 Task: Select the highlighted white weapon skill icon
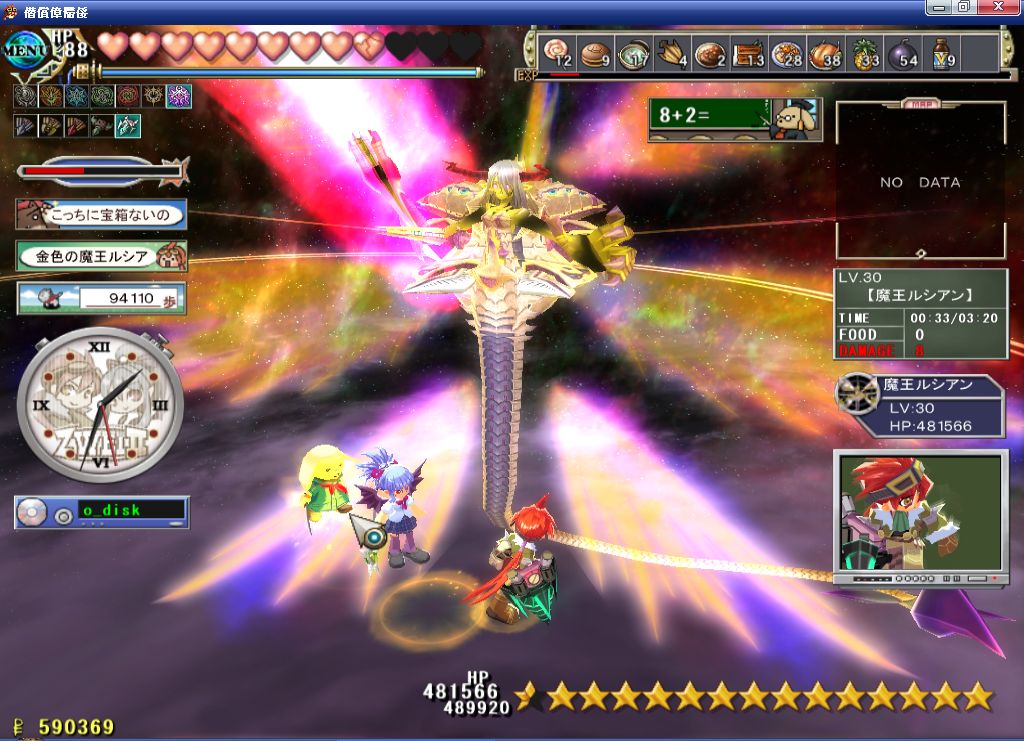(127, 126)
